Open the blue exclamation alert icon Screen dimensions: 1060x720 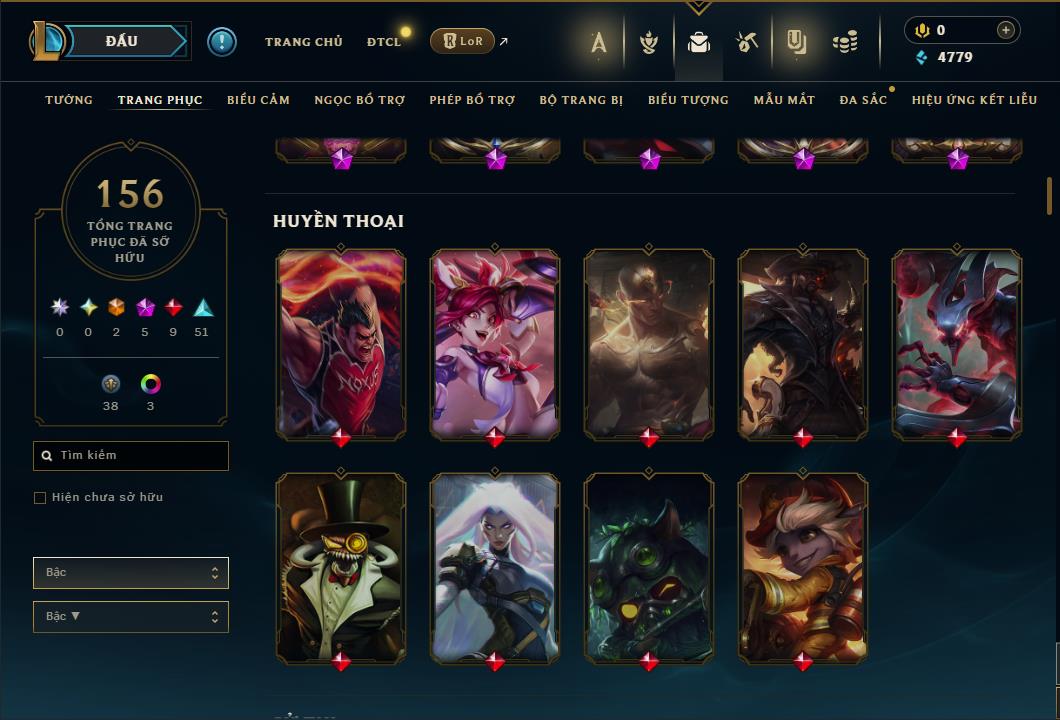click(x=222, y=41)
